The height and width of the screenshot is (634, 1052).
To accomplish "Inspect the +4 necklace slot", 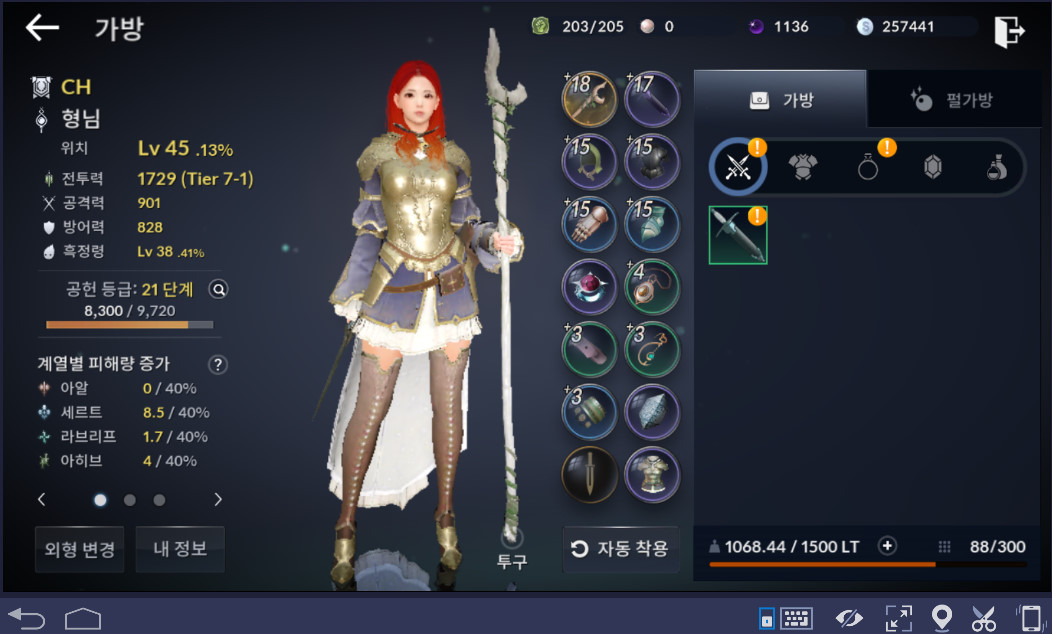I will [x=652, y=285].
